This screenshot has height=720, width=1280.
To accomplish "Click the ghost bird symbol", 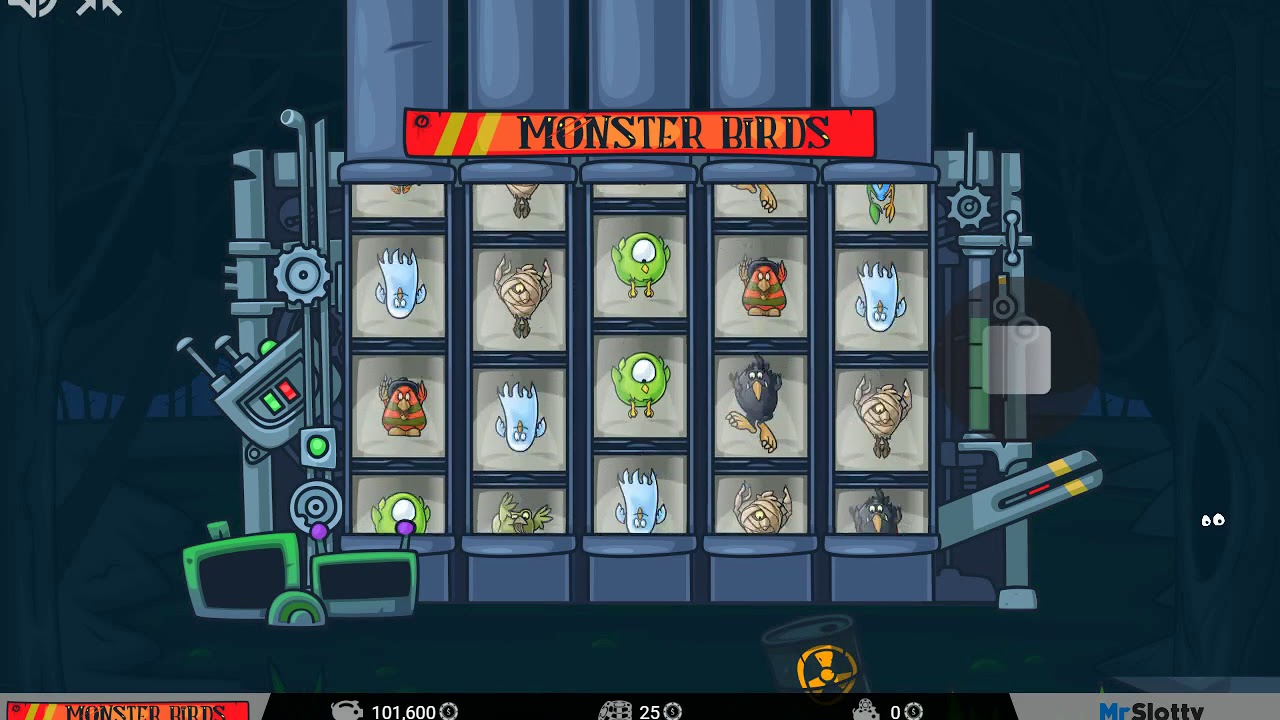I will point(400,285).
